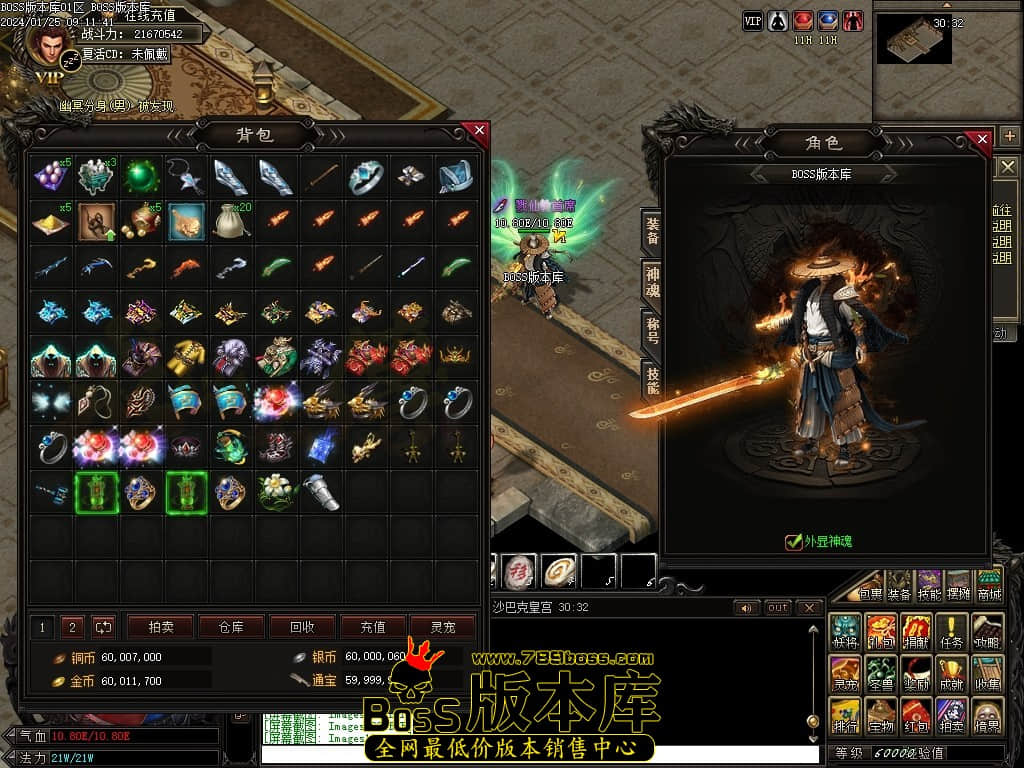1024x768 pixels.
Task: Open the 神魂 tab on character panel
Action: (x=652, y=281)
